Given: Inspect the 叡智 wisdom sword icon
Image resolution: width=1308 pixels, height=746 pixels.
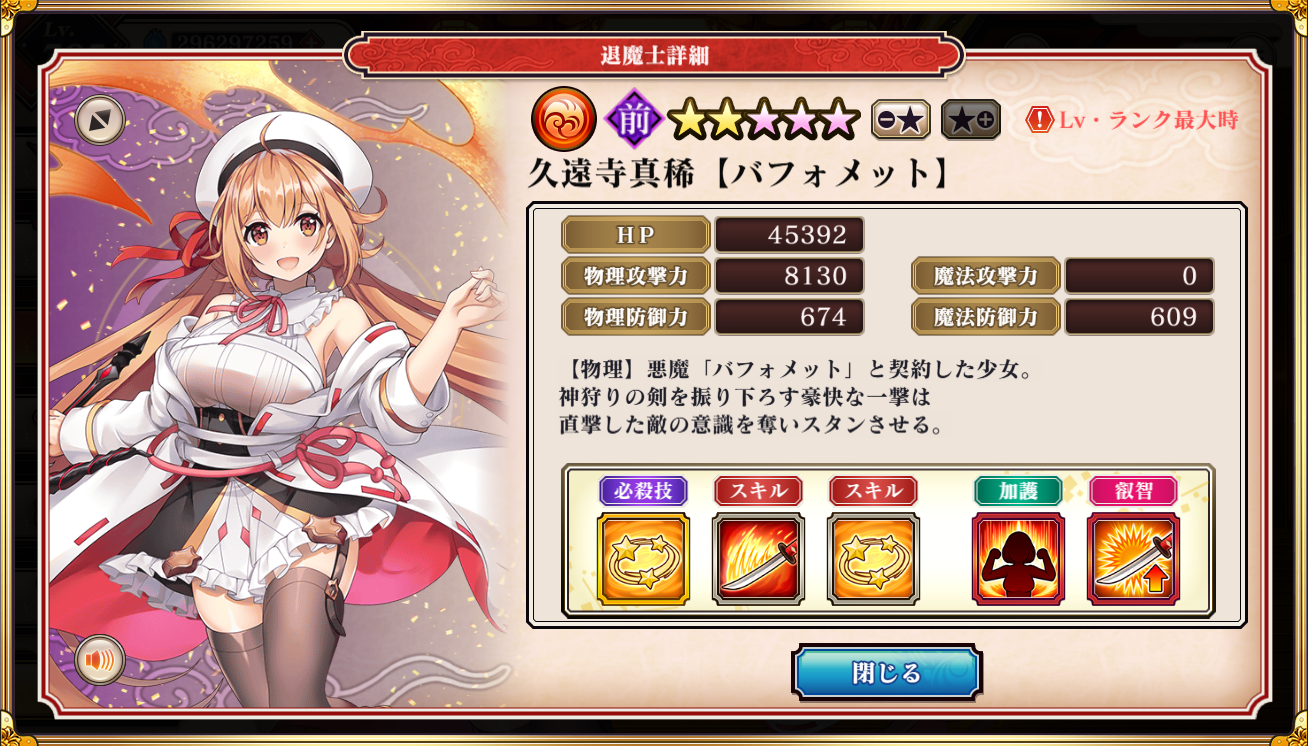Looking at the screenshot, I should point(1133,559).
